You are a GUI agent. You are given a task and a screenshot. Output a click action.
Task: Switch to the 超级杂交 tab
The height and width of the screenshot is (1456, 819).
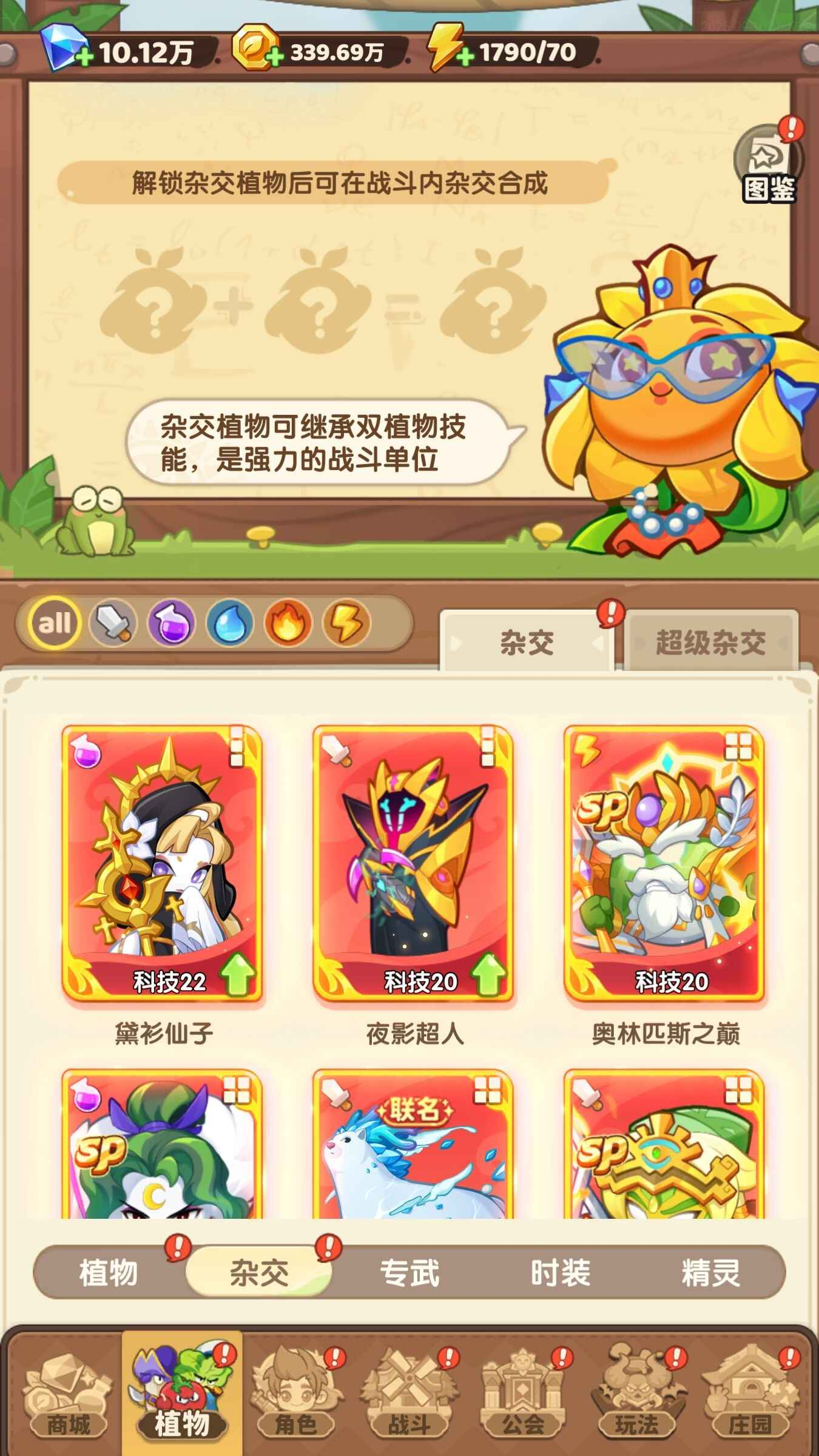point(713,643)
